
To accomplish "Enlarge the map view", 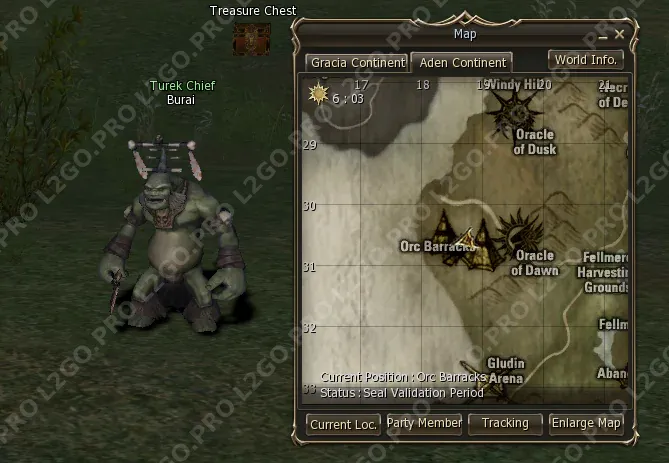I will 587,423.
